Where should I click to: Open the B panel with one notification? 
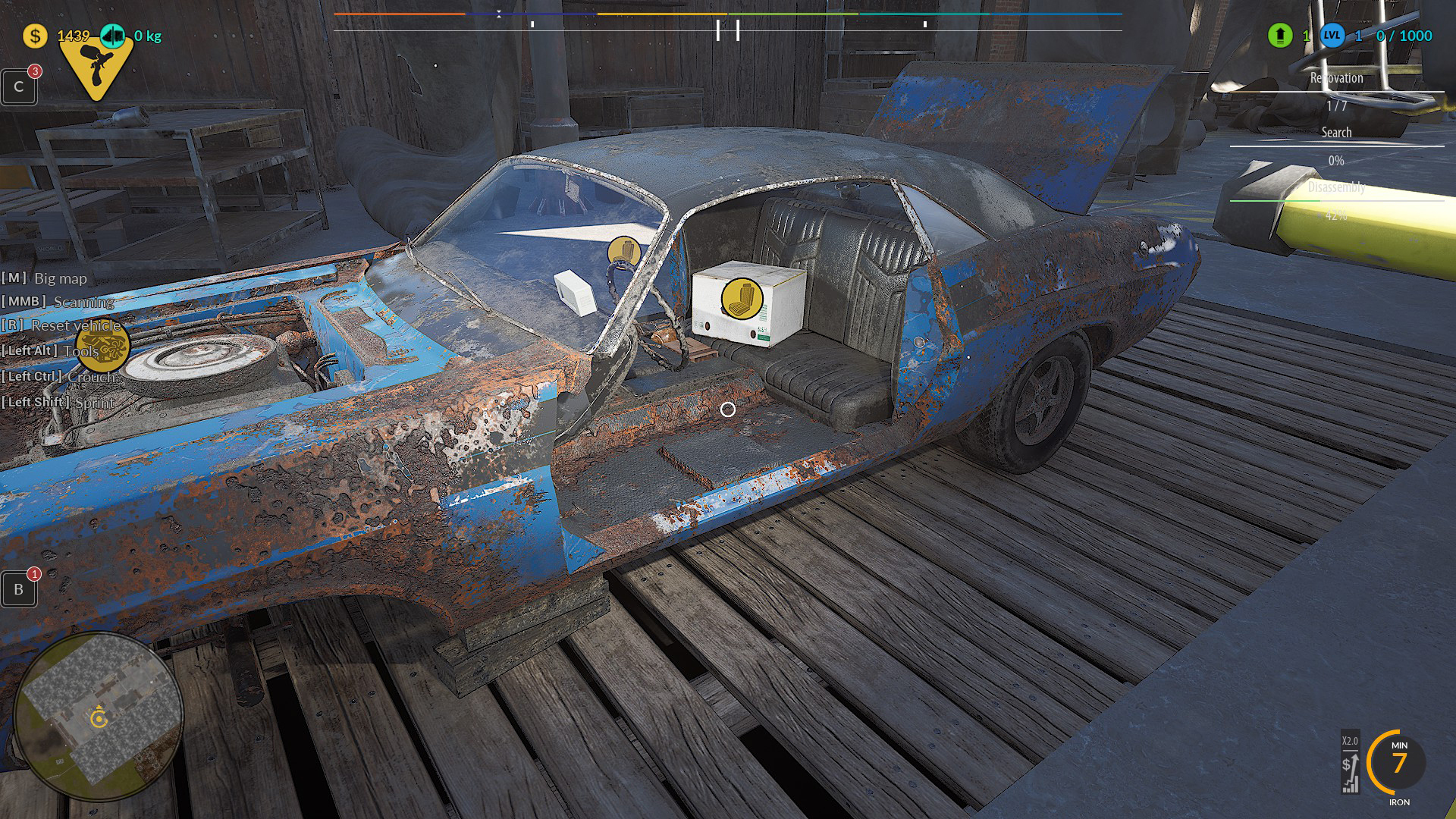point(19,589)
